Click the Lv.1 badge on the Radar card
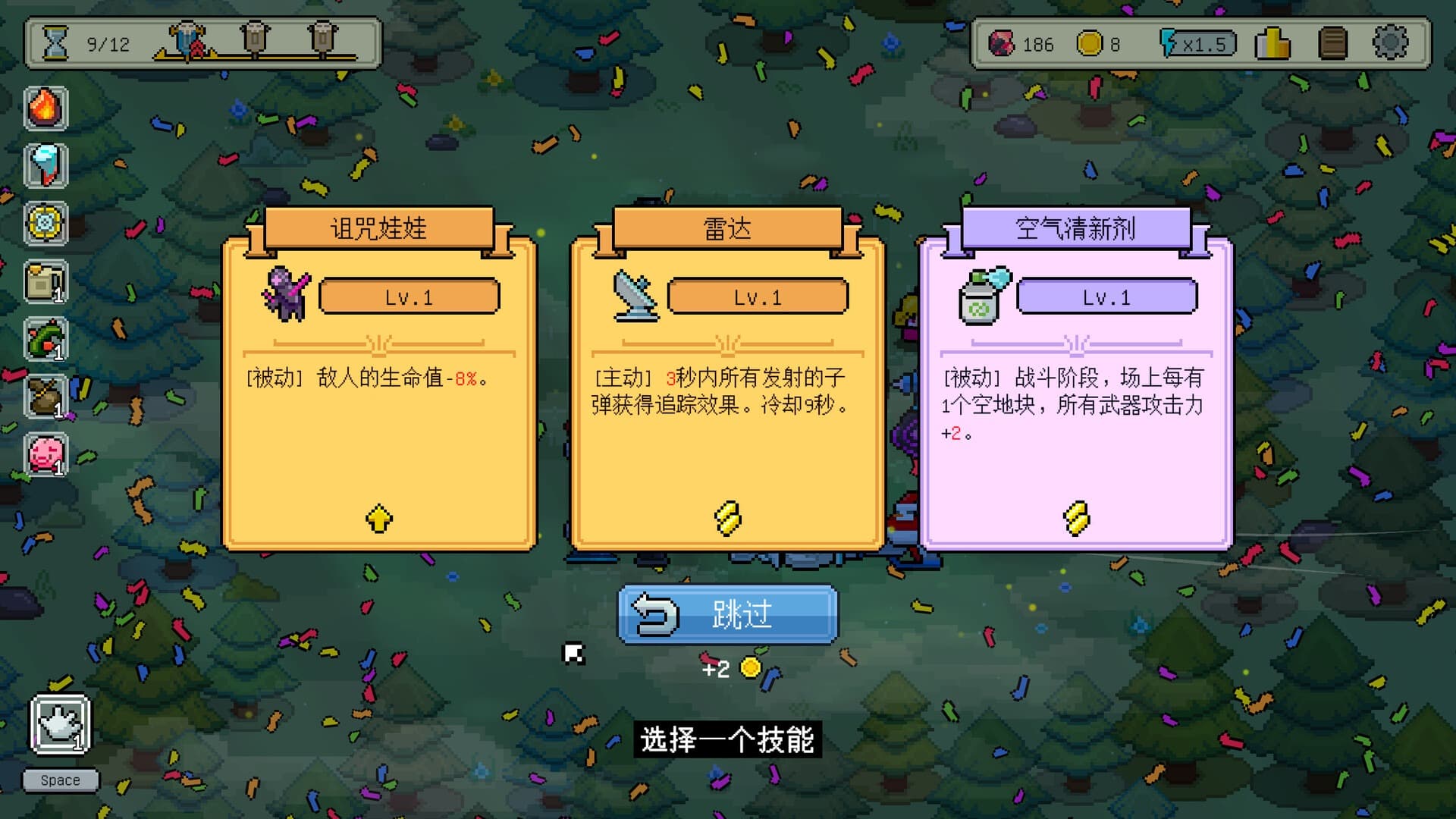This screenshot has height=819, width=1456. (757, 297)
